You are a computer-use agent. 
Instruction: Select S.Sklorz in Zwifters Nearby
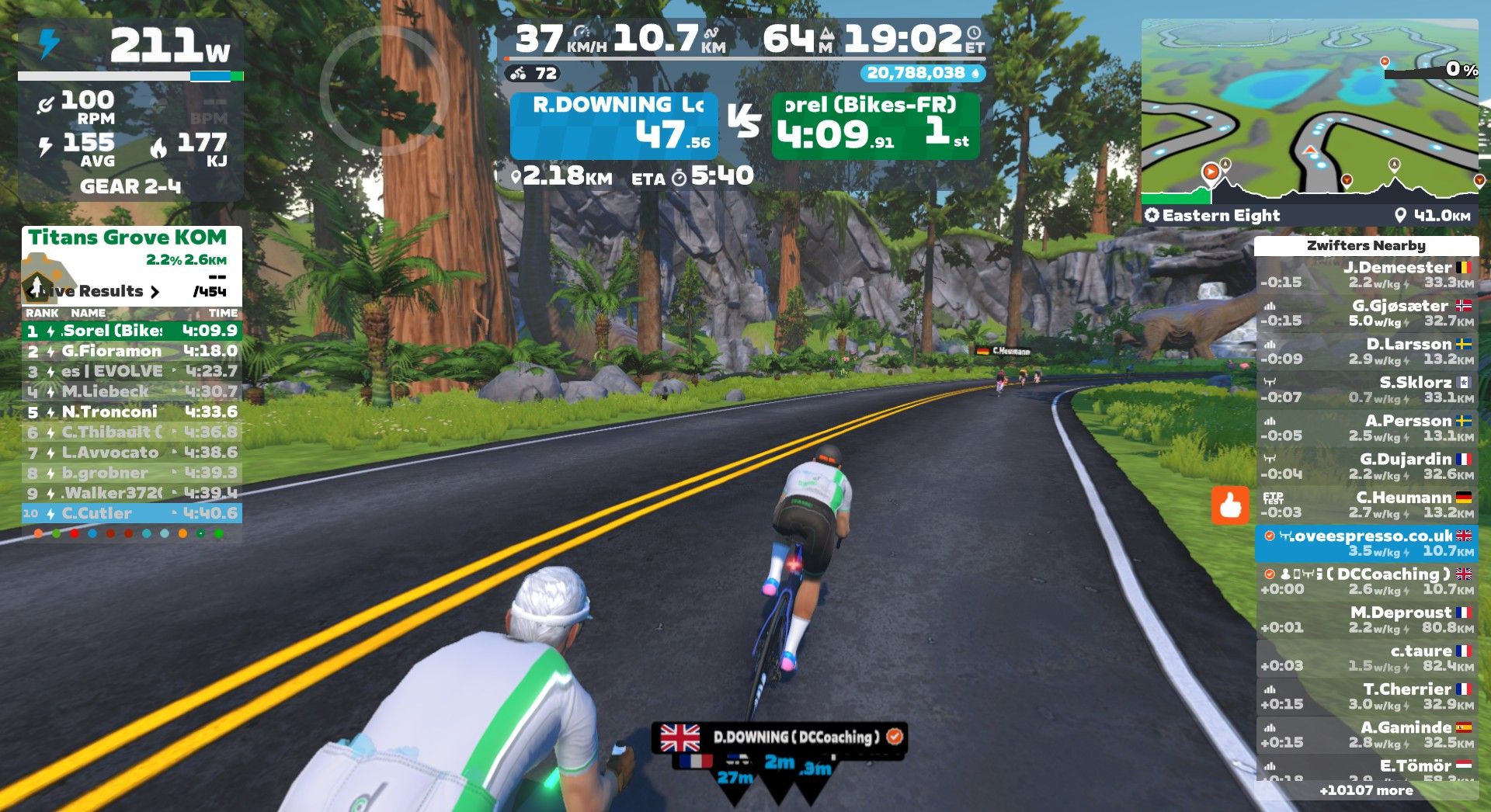[x=1367, y=390]
